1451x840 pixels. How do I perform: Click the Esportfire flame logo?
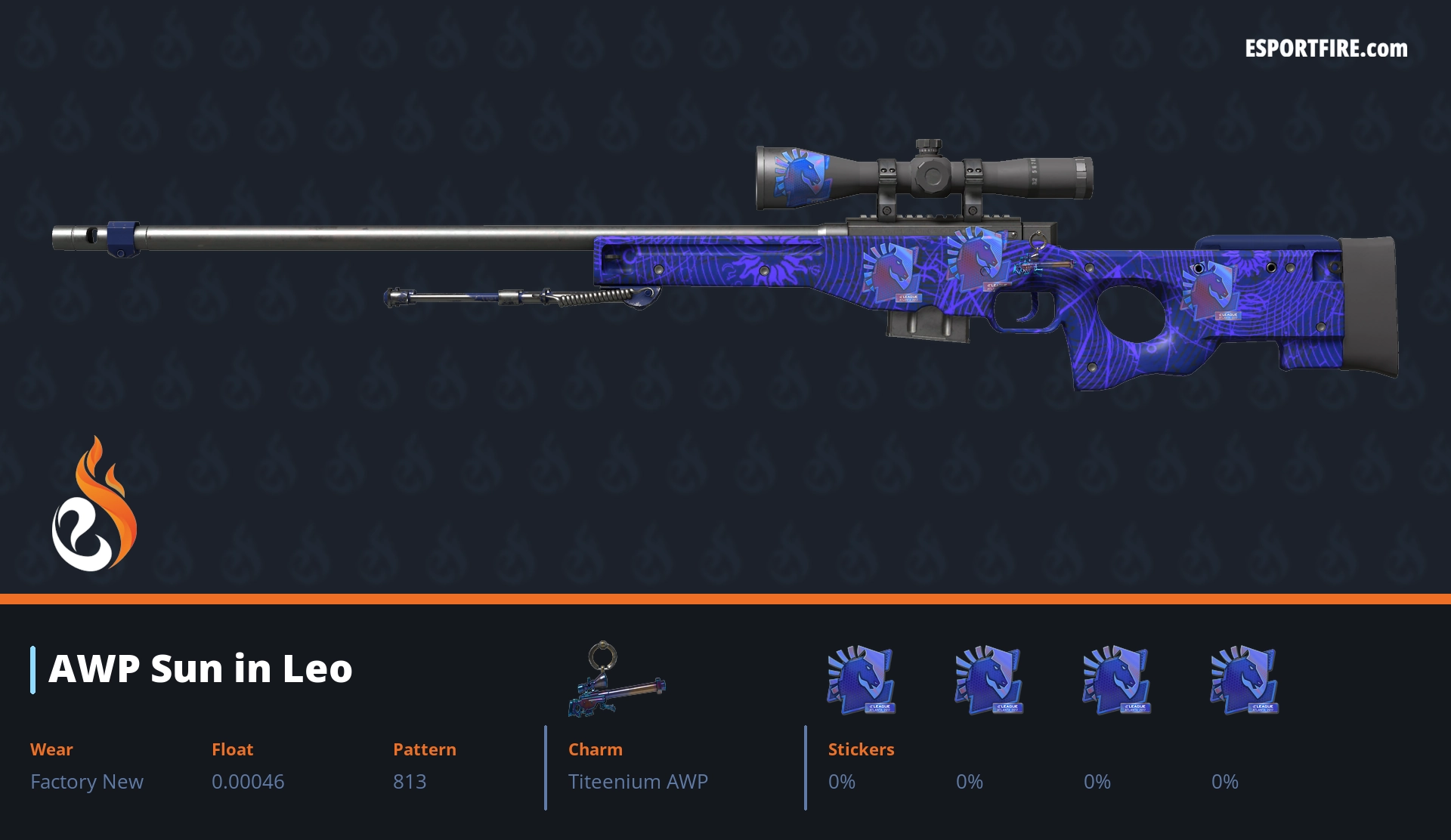94,505
